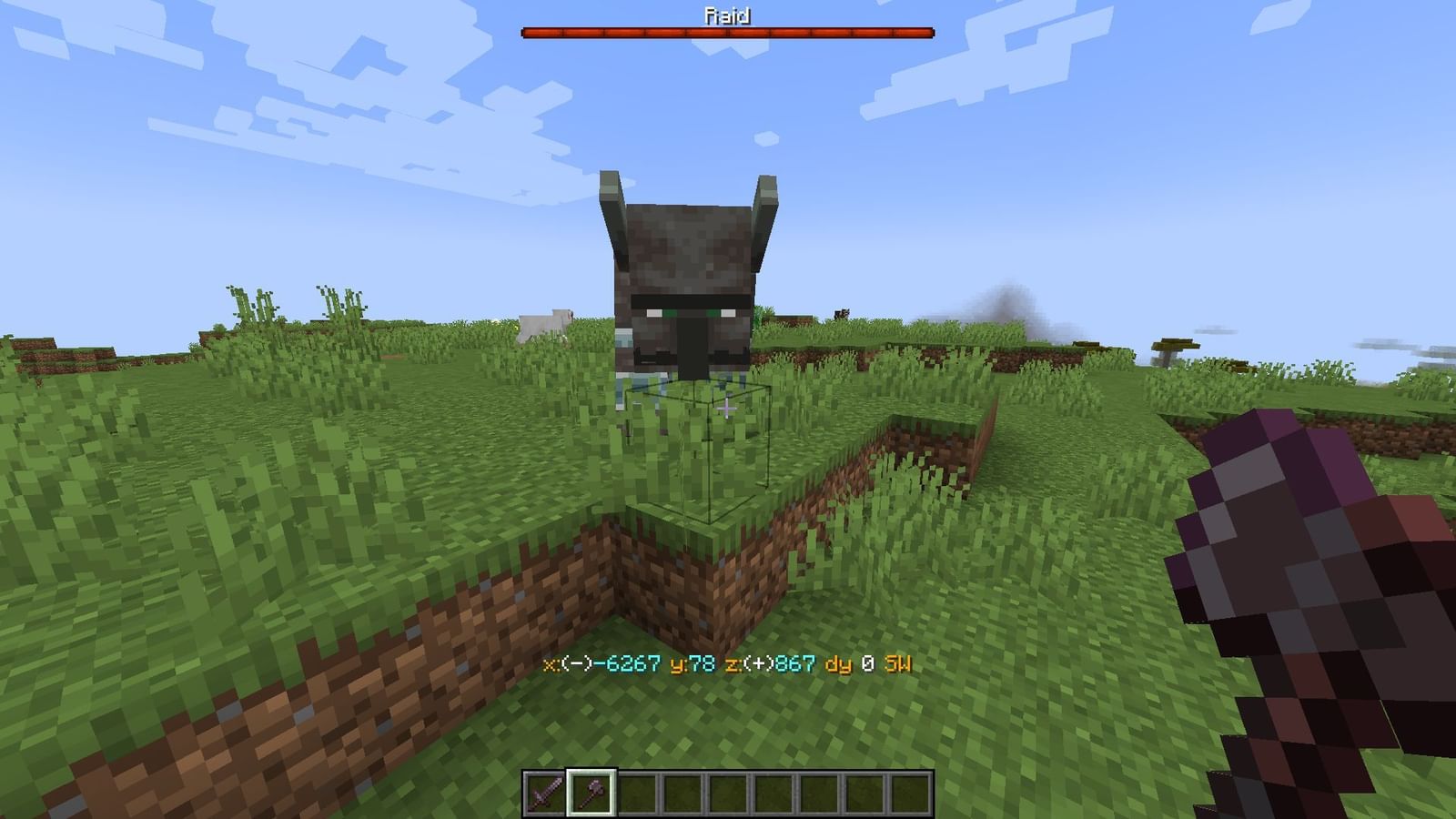Click the red Raid boss bar
Viewport: 1456px width, 819px height.
(726, 33)
